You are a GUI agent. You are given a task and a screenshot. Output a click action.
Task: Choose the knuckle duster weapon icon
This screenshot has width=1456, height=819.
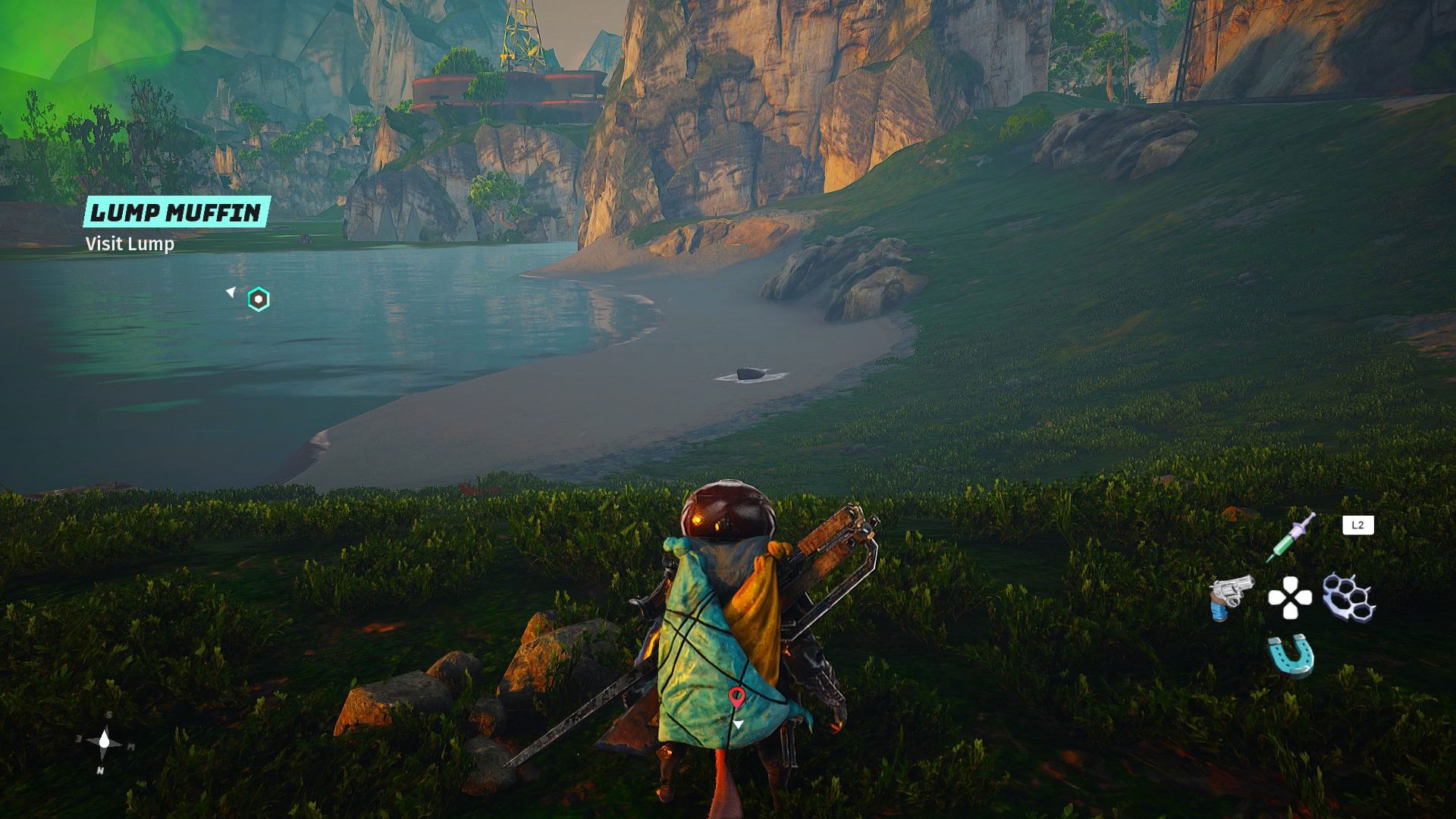[1349, 597]
